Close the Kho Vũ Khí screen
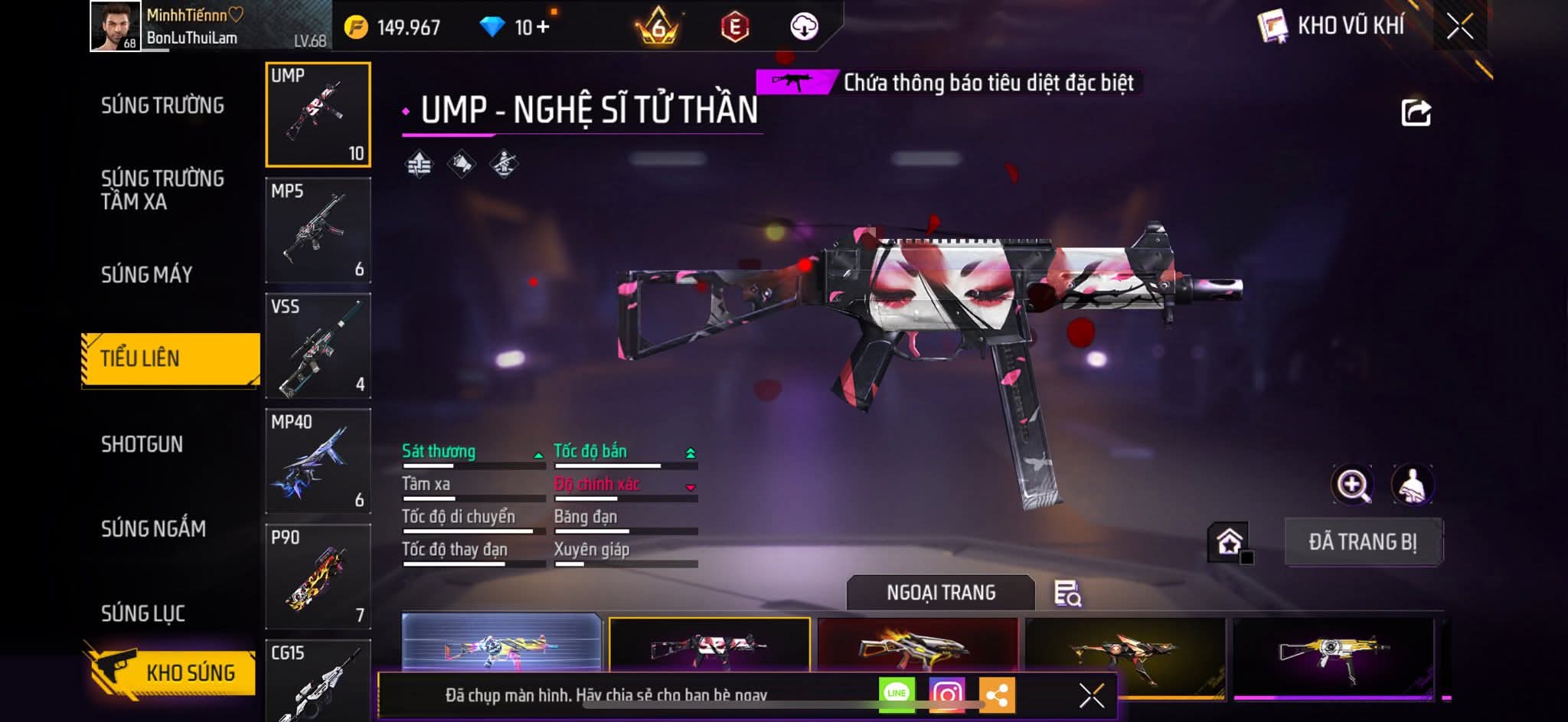 (x=1459, y=27)
